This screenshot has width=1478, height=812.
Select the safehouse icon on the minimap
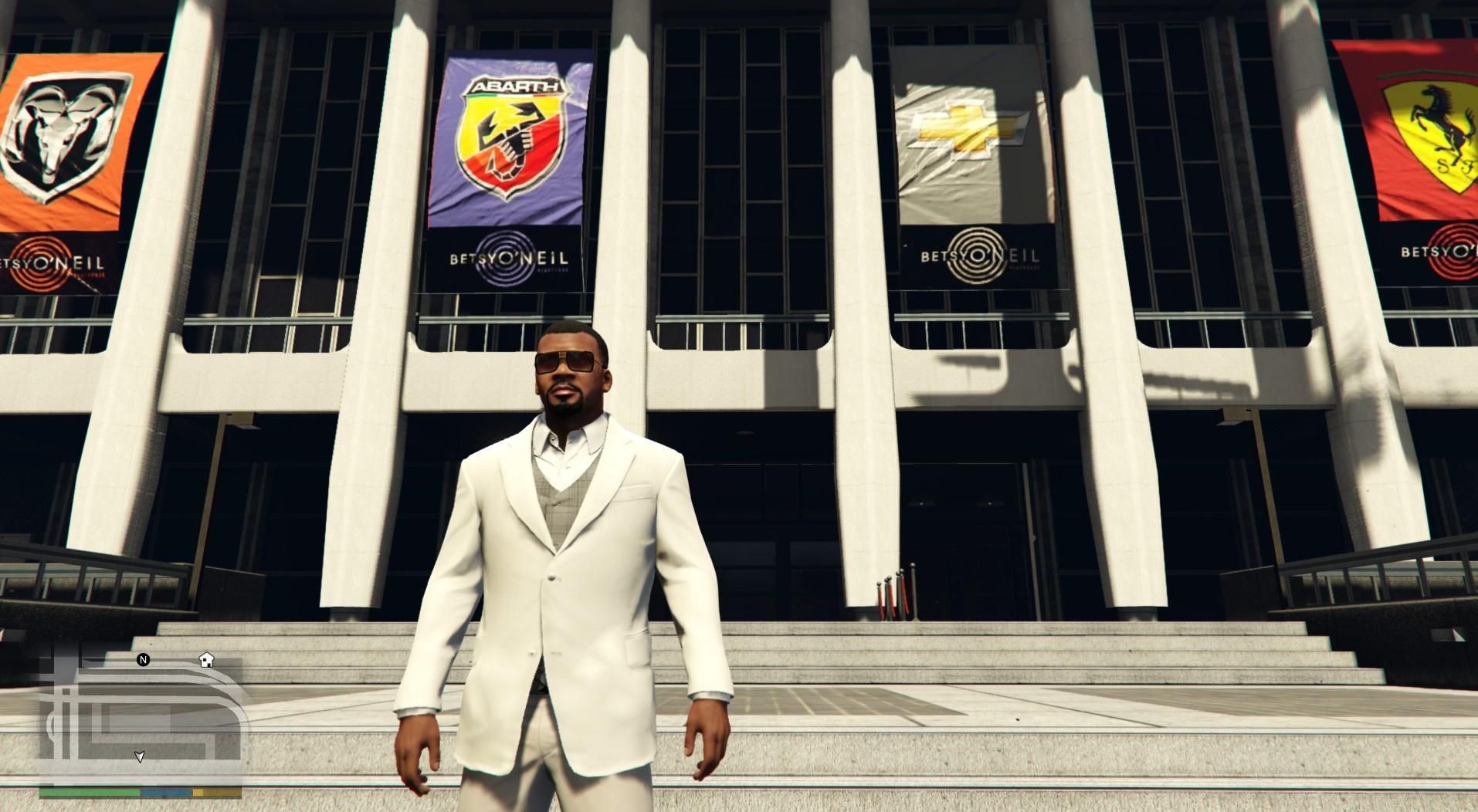point(206,660)
